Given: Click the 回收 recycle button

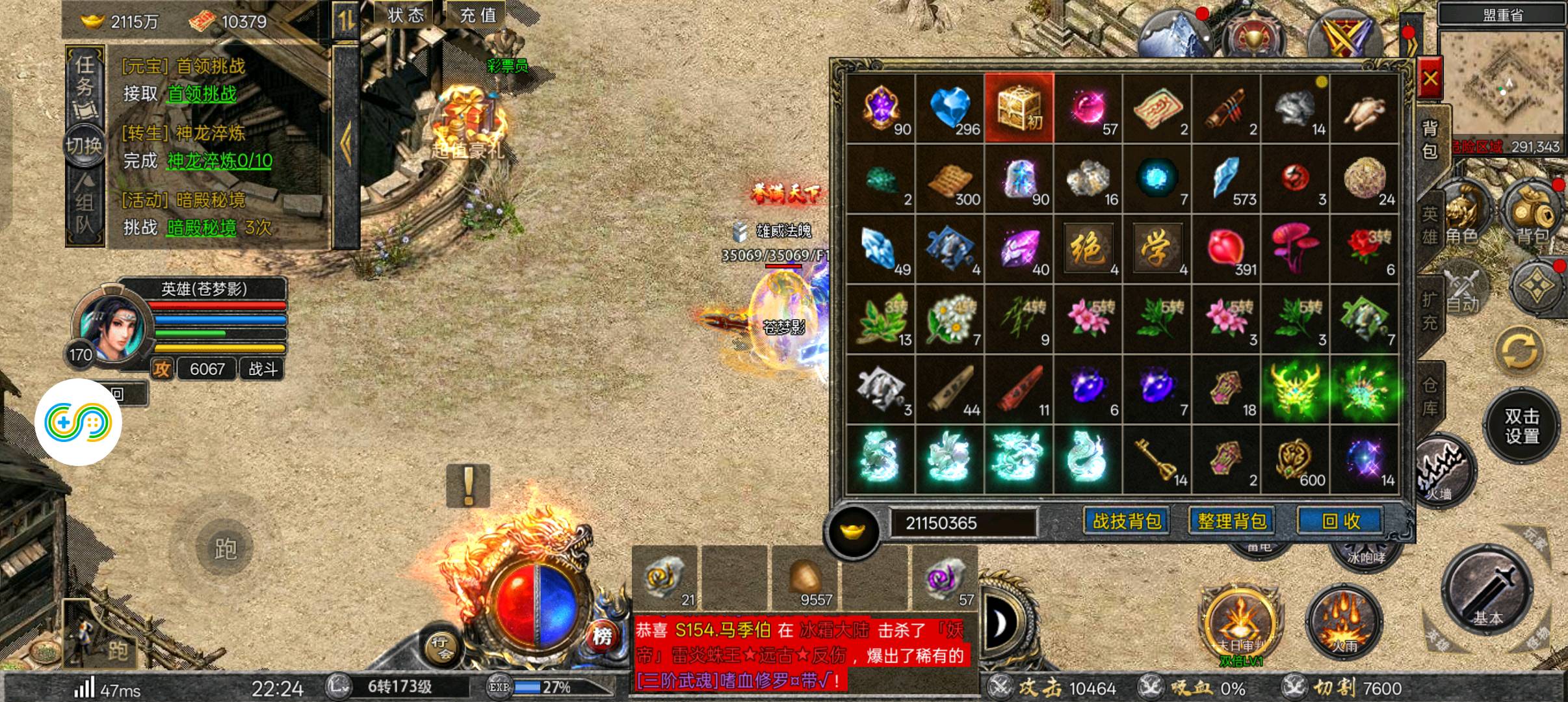Looking at the screenshot, I should (x=1340, y=521).
